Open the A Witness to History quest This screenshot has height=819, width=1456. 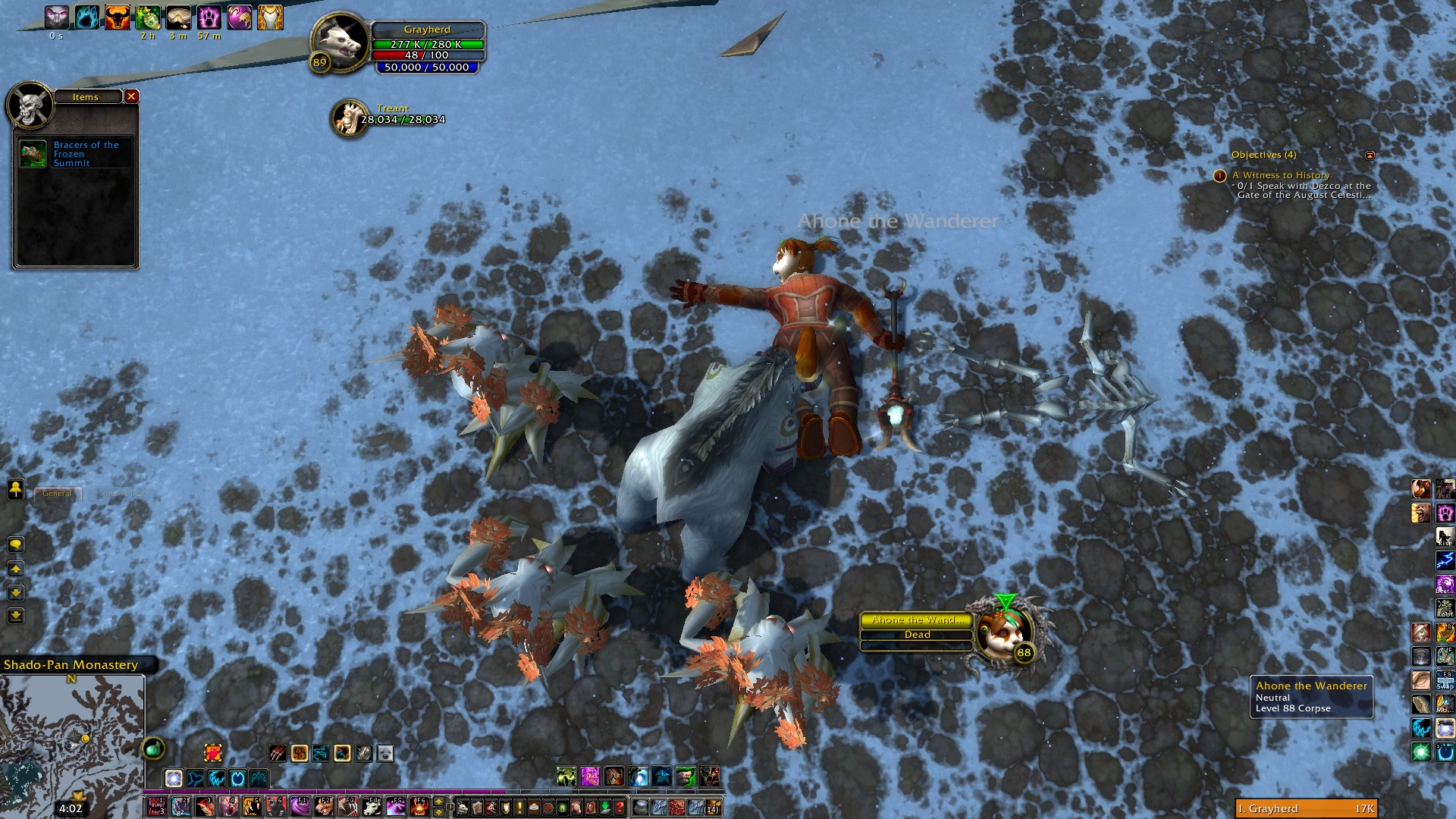click(1281, 175)
